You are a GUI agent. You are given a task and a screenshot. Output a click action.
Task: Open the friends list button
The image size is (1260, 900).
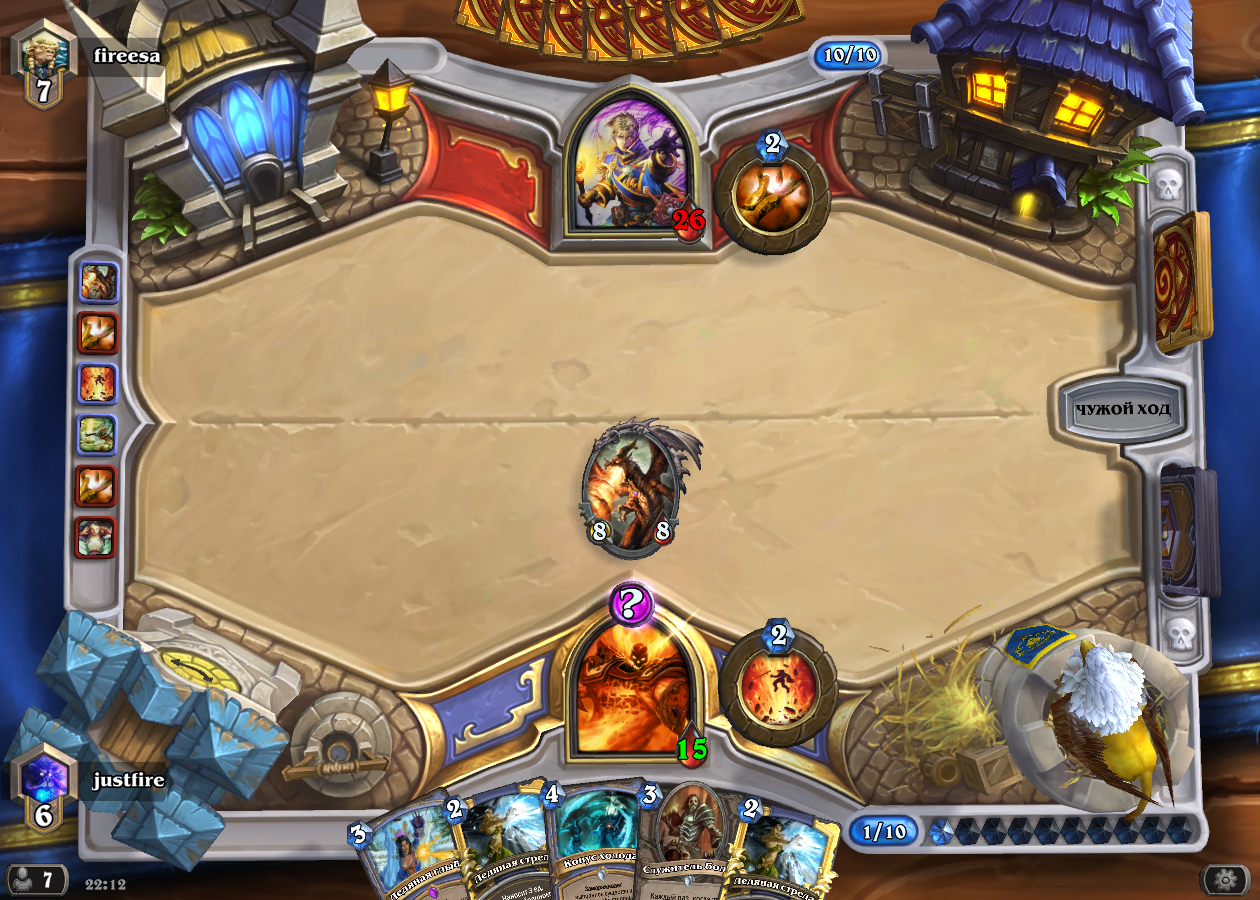point(35,880)
